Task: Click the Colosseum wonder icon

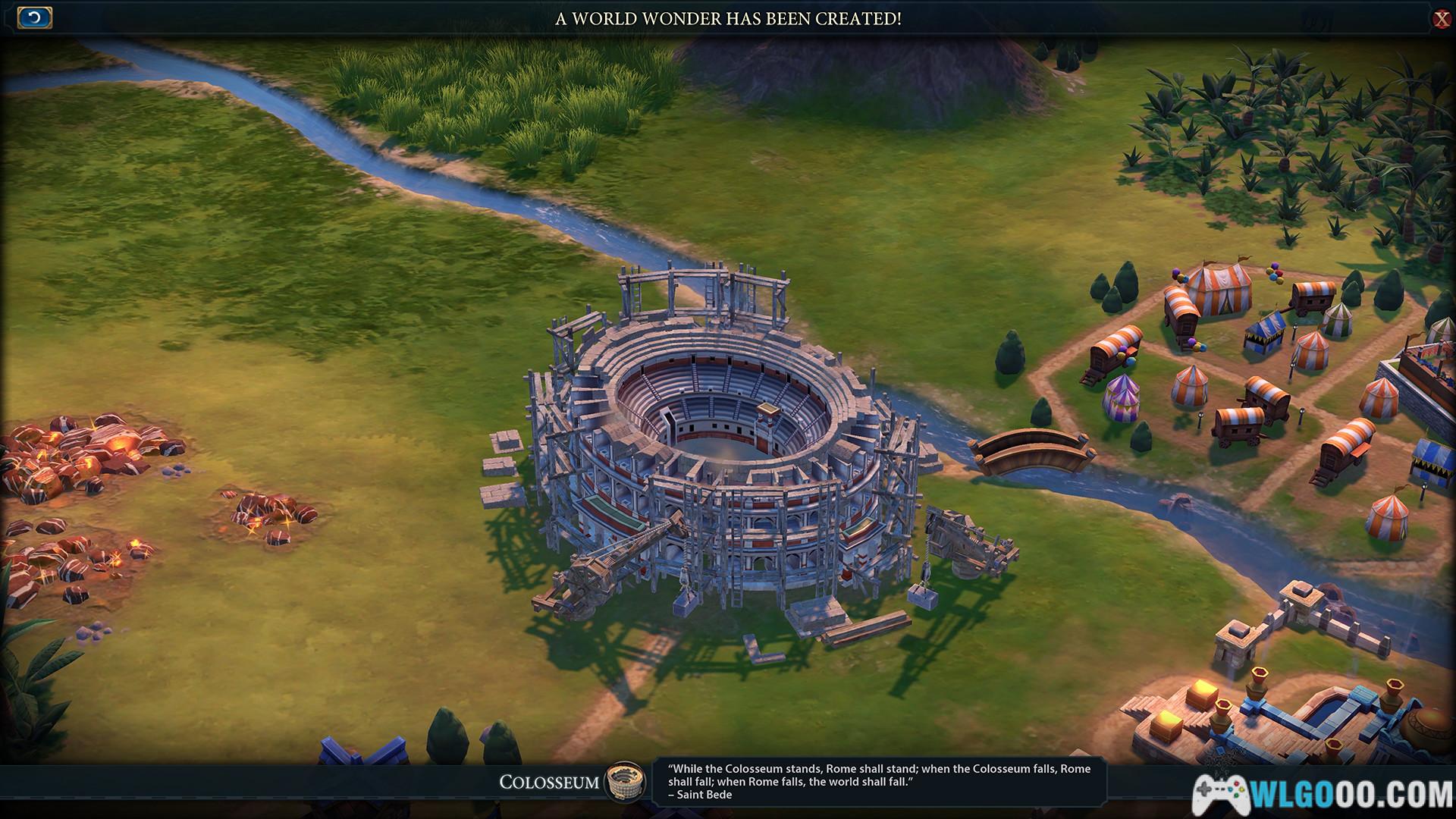Action: 624,781
